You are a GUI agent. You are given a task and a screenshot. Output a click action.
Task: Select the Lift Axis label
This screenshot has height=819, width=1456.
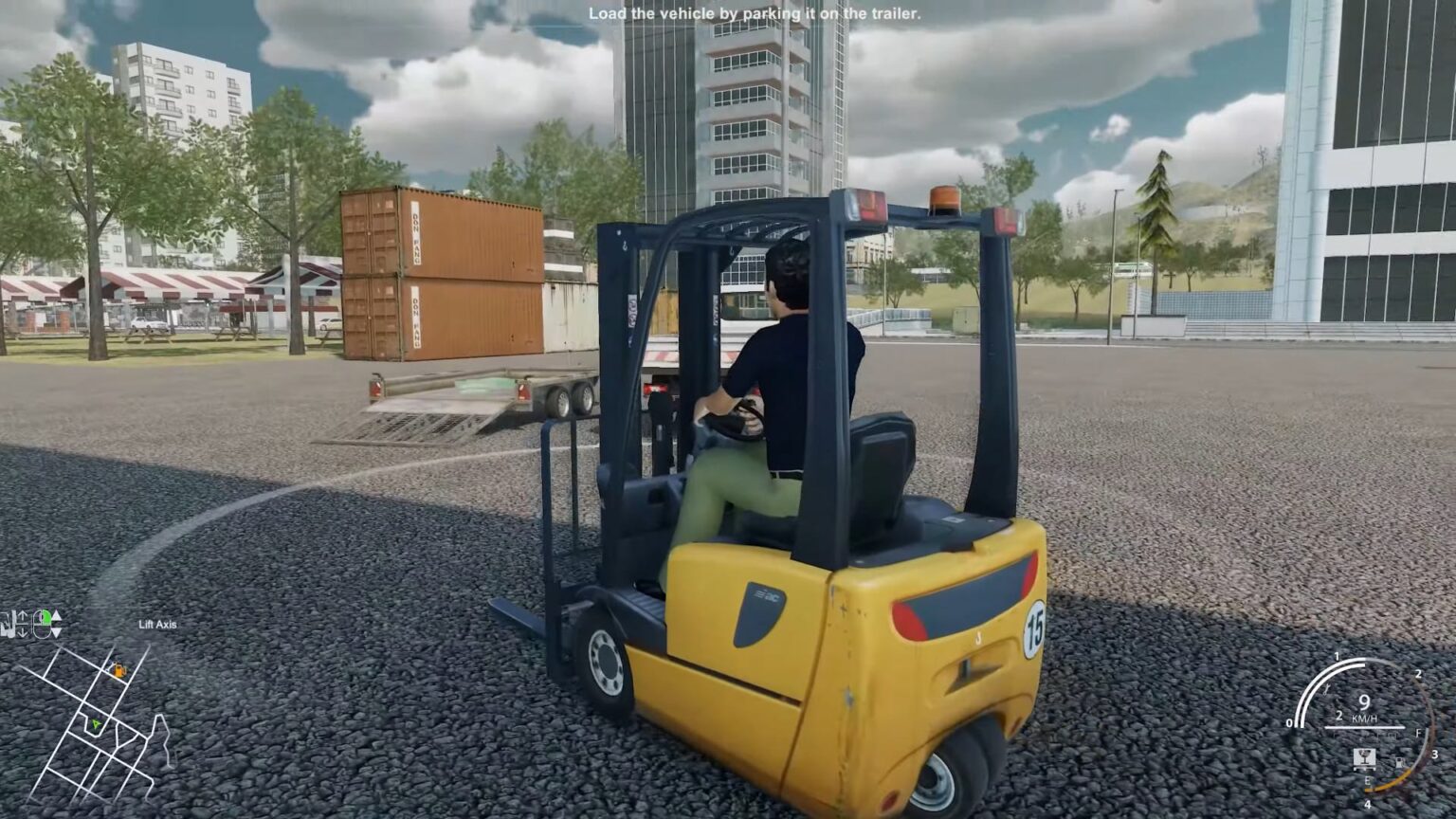coord(158,624)
